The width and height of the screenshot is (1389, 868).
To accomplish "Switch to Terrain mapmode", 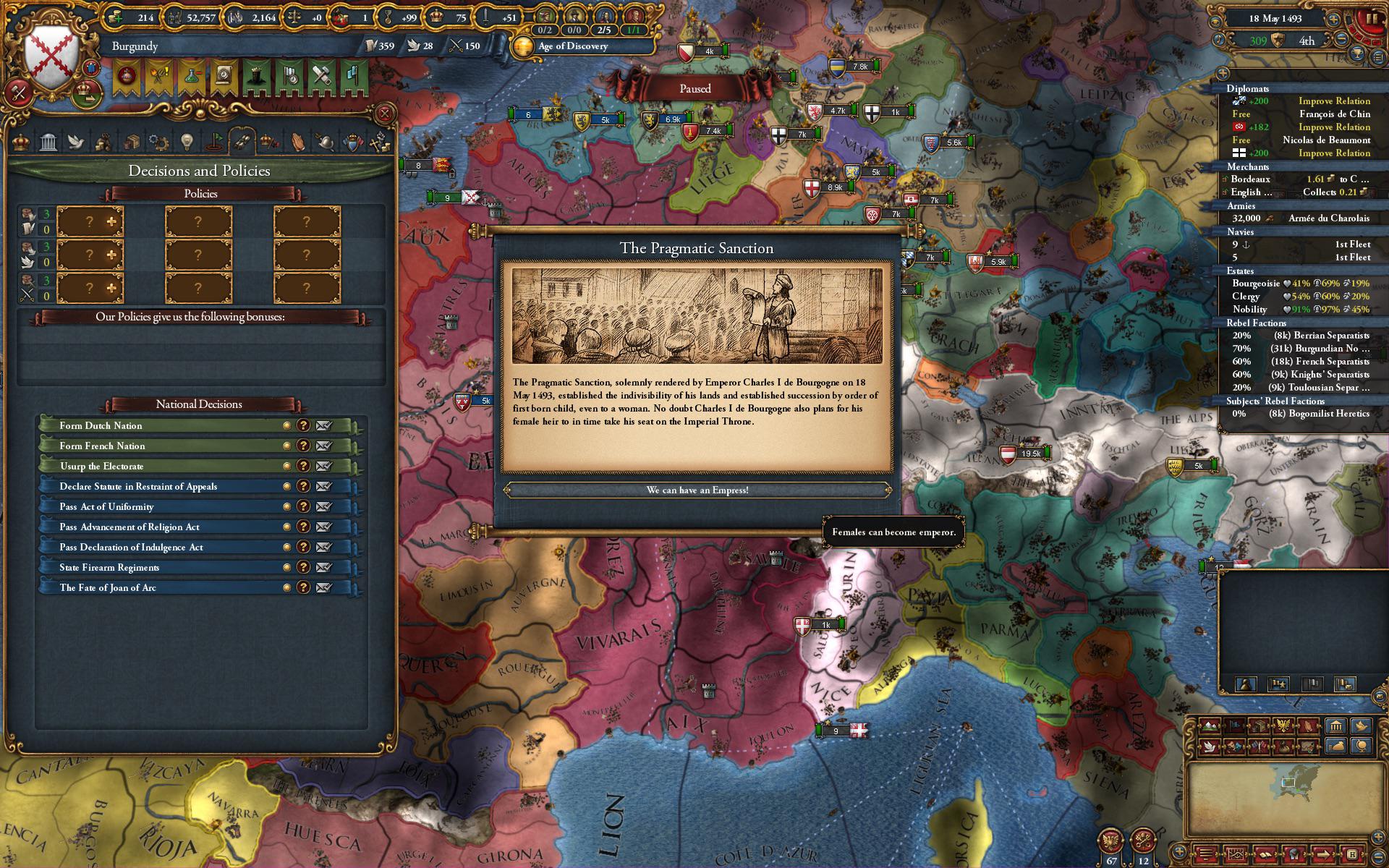I will pyautogui.click(x=1209, y=726).
